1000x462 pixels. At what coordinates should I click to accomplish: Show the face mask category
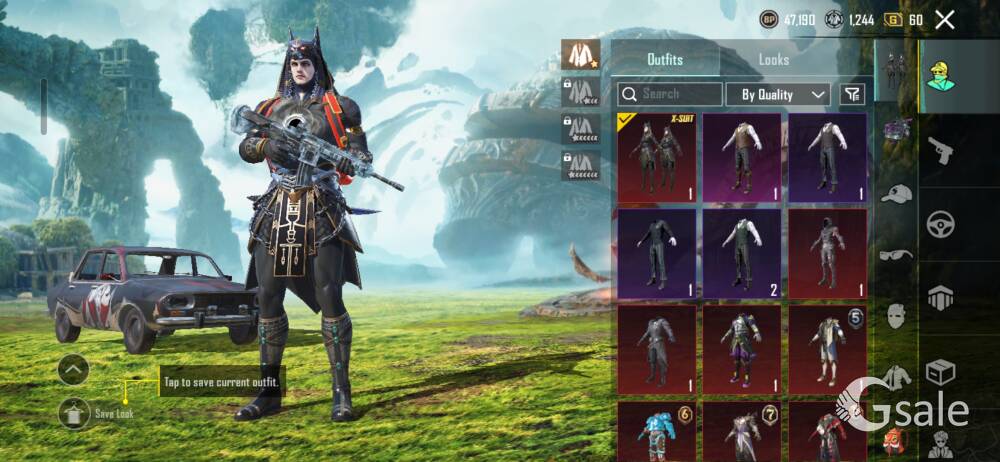pos(896,316)
